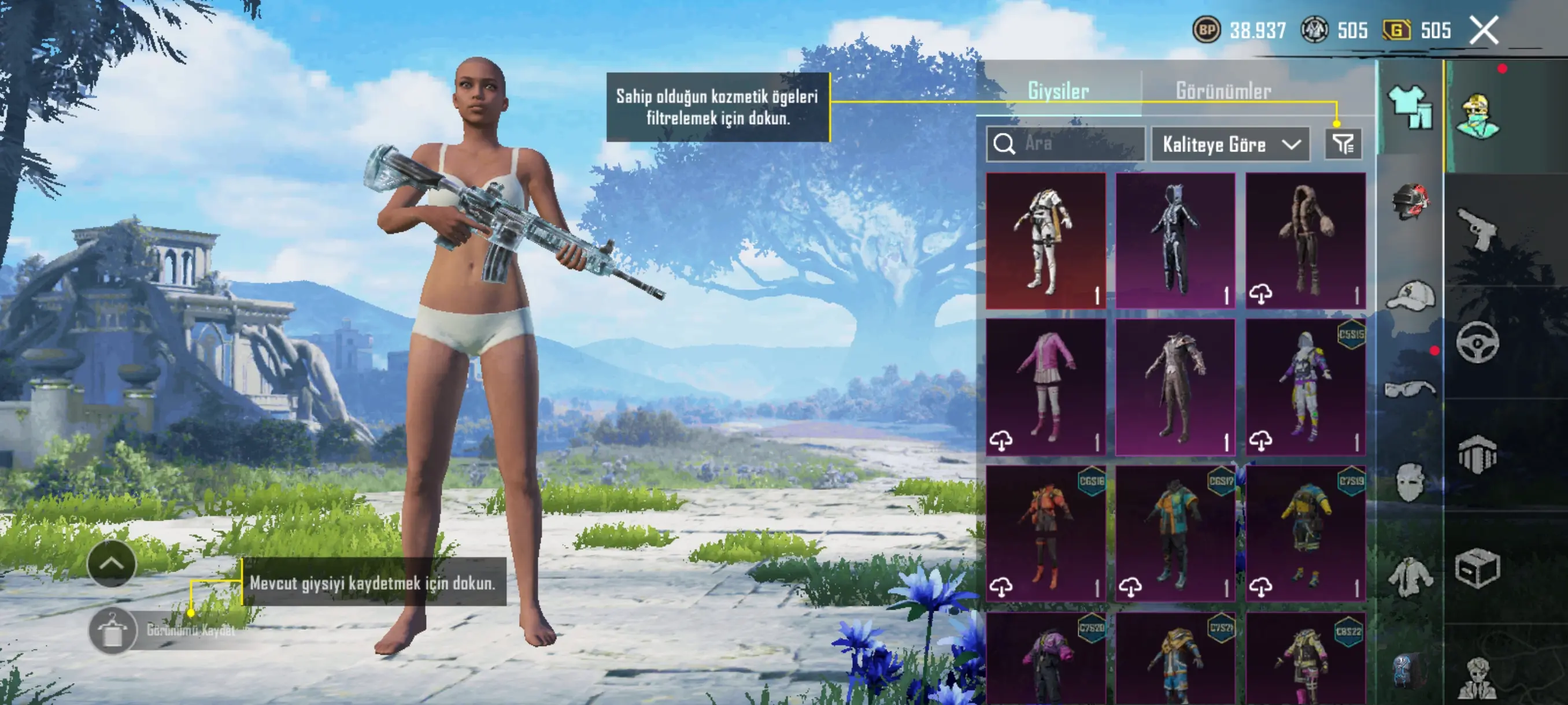Expand the round up-arrow button
1568x705 pixels.
click(x=112, y=563)
